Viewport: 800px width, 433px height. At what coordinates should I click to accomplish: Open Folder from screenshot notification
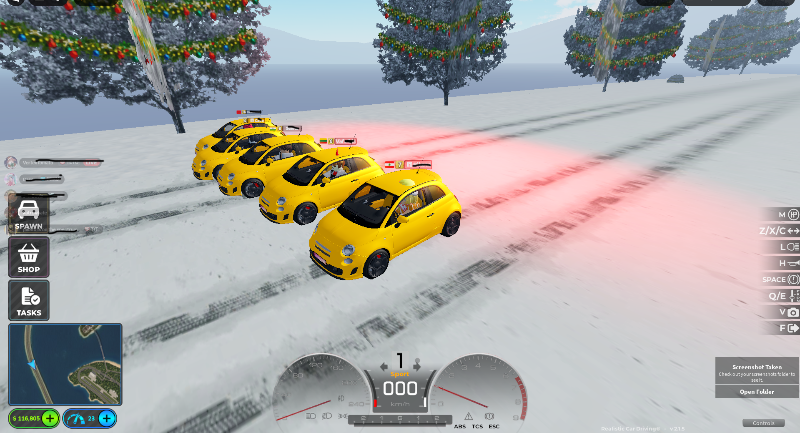tap(757, 392)
